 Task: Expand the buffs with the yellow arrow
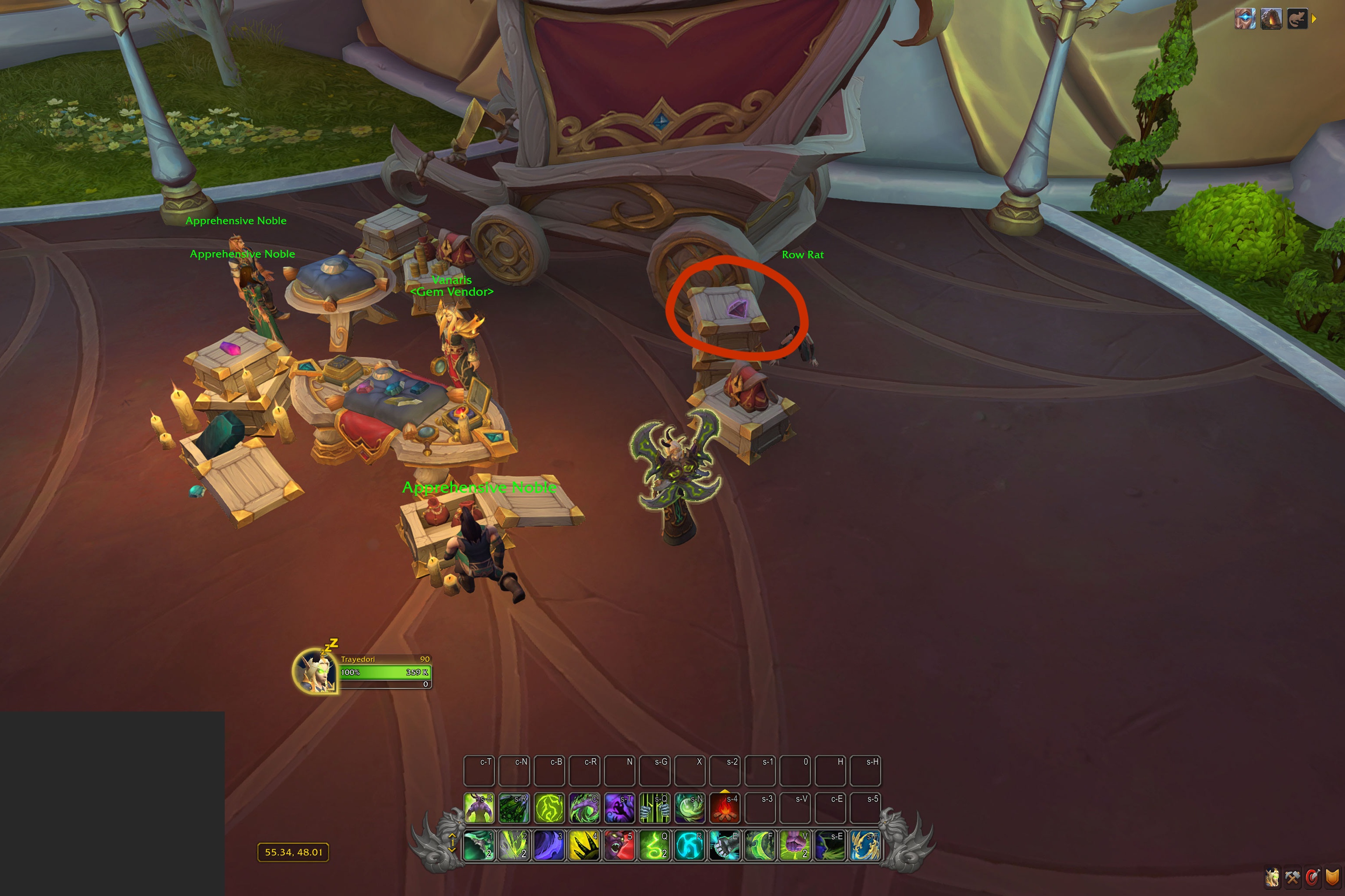pos(1314,19)
